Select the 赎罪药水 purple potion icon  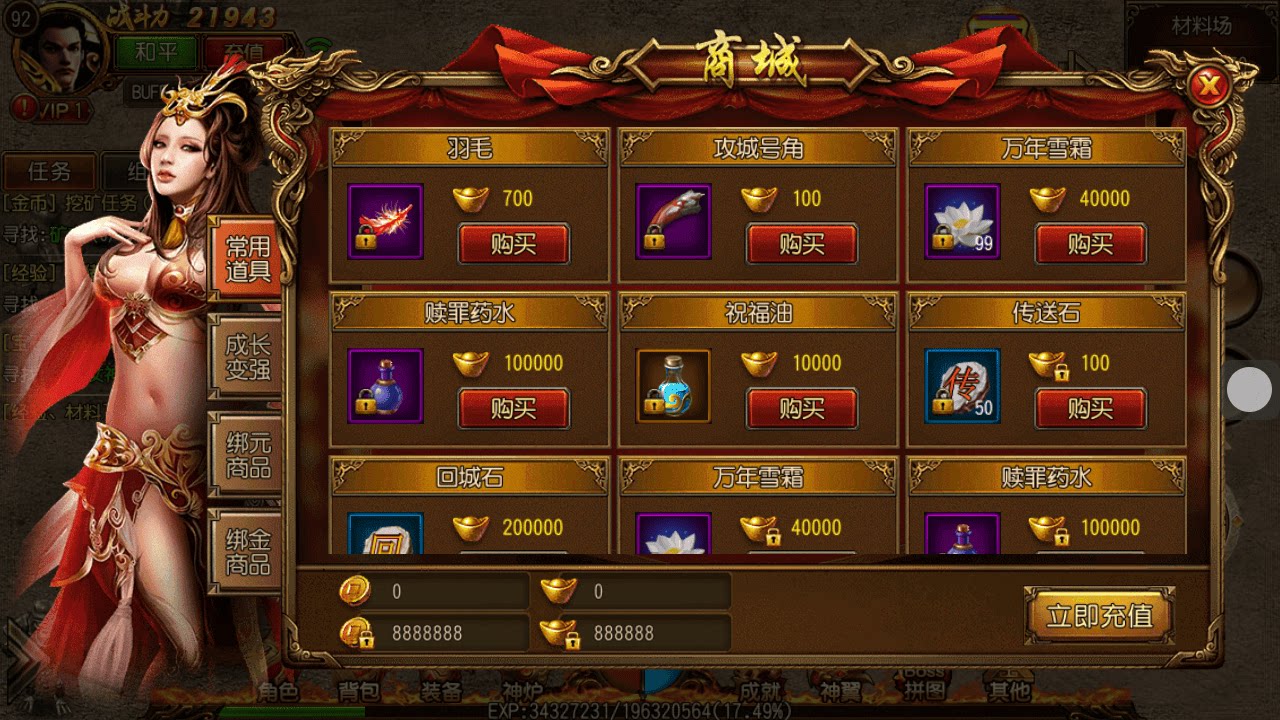pos(385,385)
